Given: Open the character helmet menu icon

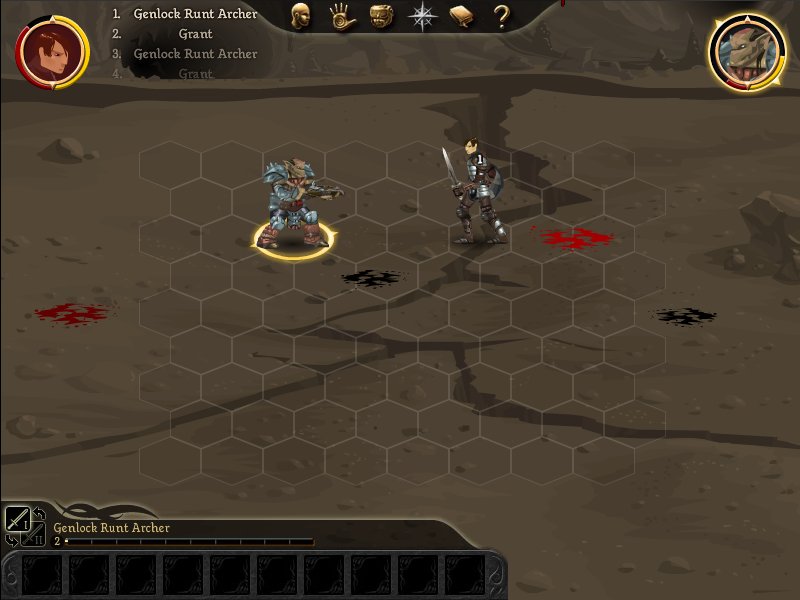Looking at the screenshot, I should [300, 15].
